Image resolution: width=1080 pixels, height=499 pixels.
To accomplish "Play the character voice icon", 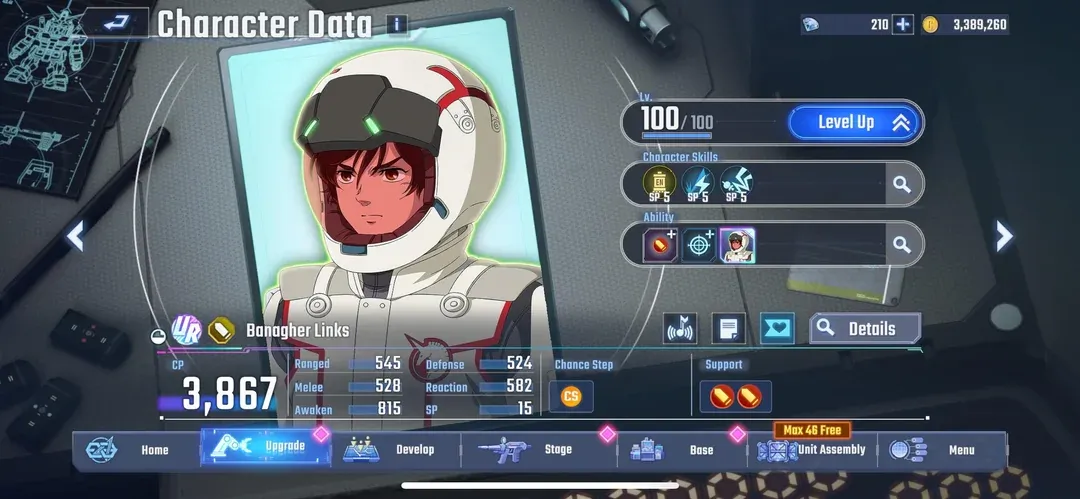I will coord(680,328).
